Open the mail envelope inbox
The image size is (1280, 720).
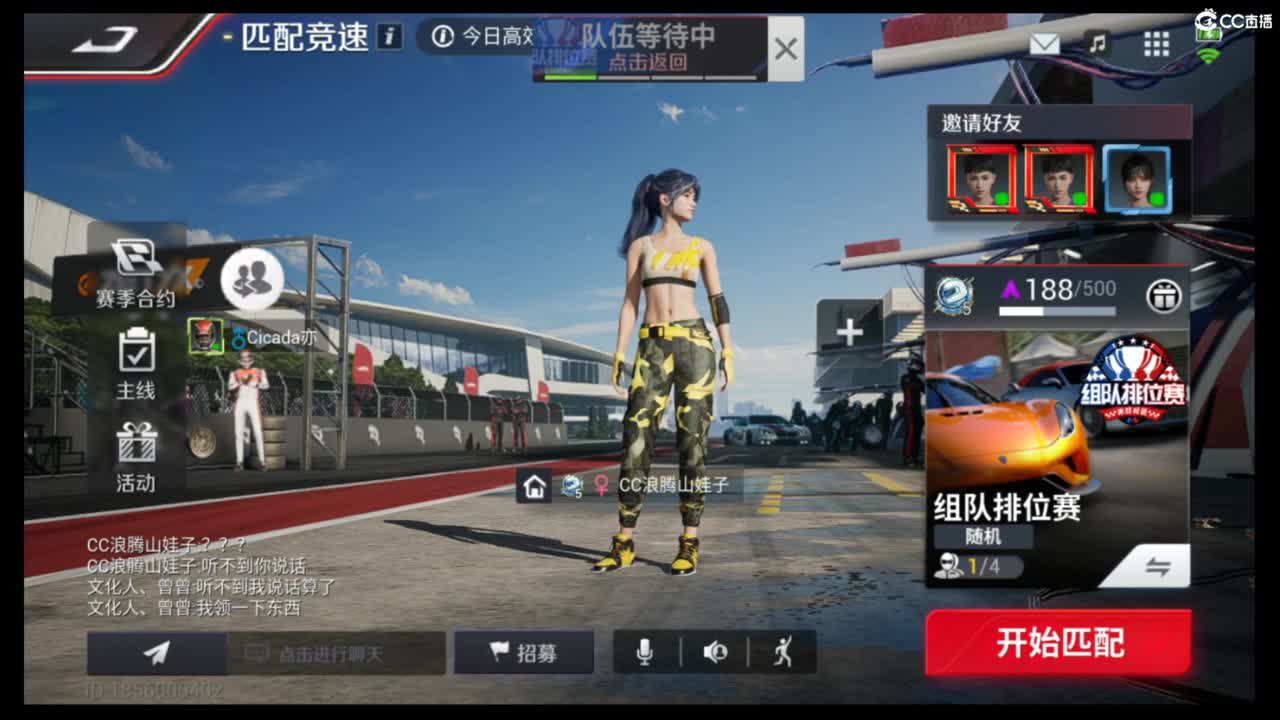click(1043, 44)
